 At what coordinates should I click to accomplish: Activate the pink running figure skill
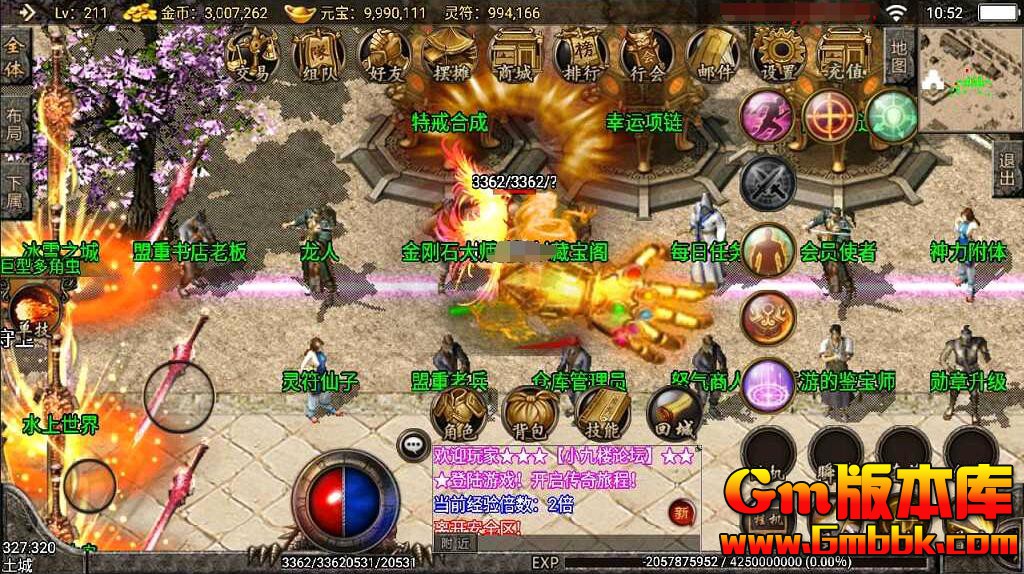click(x=767, y=117)
